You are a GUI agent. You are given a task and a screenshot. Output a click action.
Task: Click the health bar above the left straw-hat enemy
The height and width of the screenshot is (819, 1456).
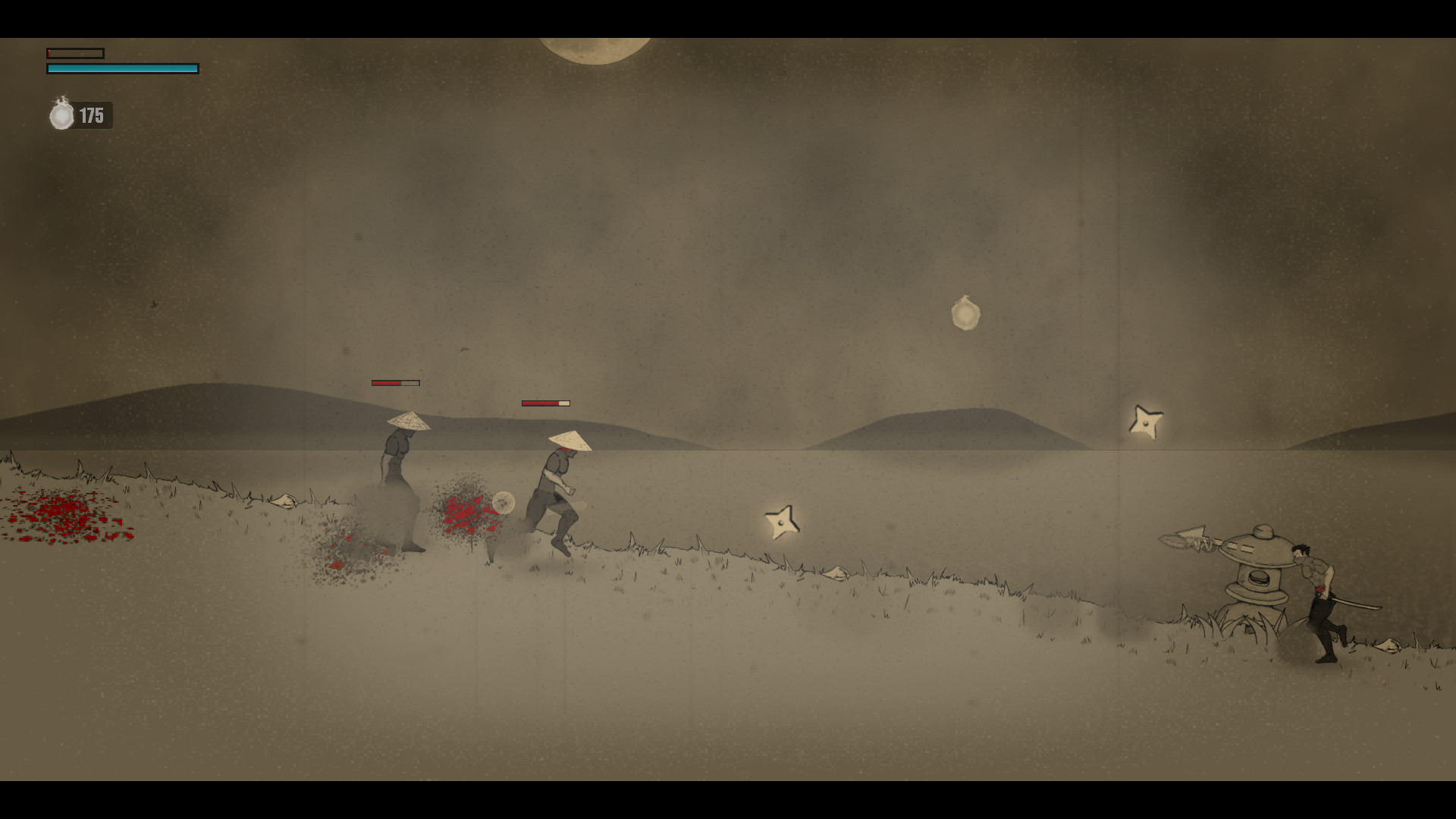[x=394, y=383]
